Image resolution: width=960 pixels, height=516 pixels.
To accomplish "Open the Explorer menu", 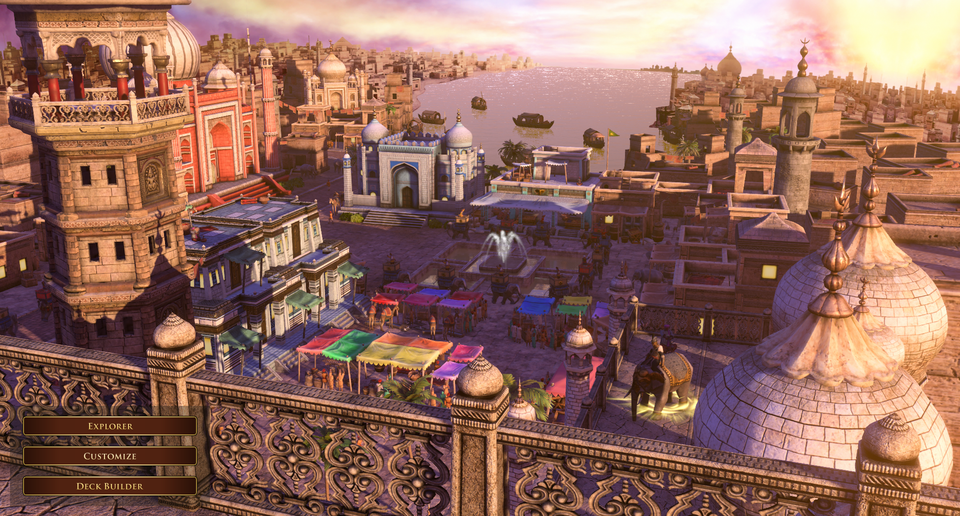I will click(x=110, y=426).
